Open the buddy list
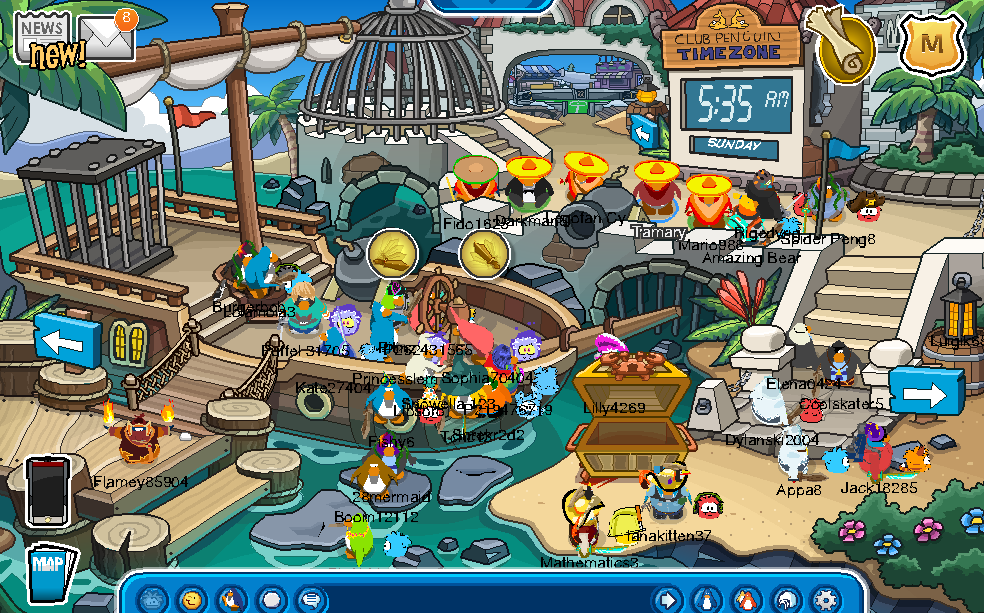The width and height of the screenshot is (984, 613). (x=746, y=599)
